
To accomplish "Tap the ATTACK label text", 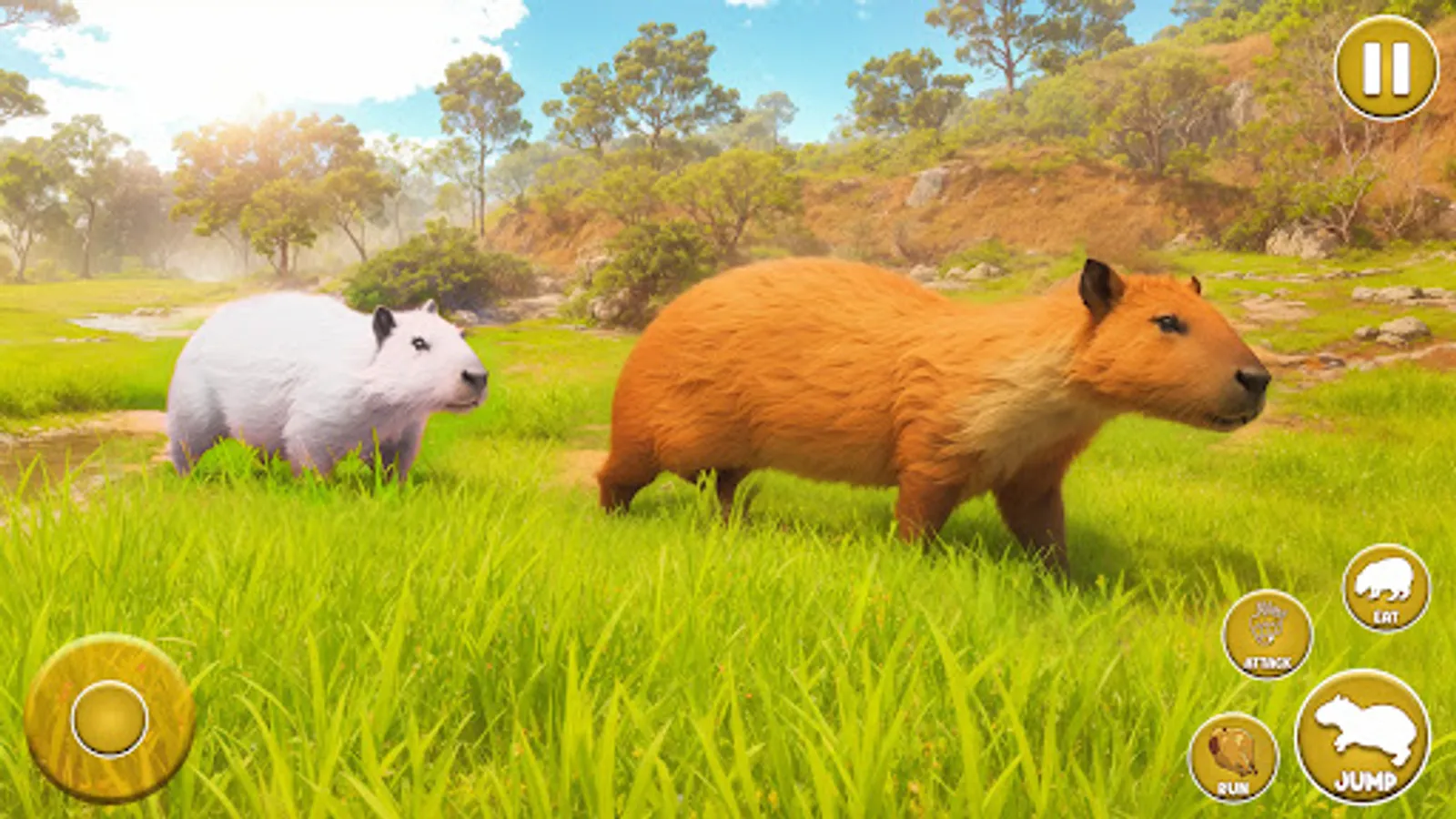I will (1266, 663).
